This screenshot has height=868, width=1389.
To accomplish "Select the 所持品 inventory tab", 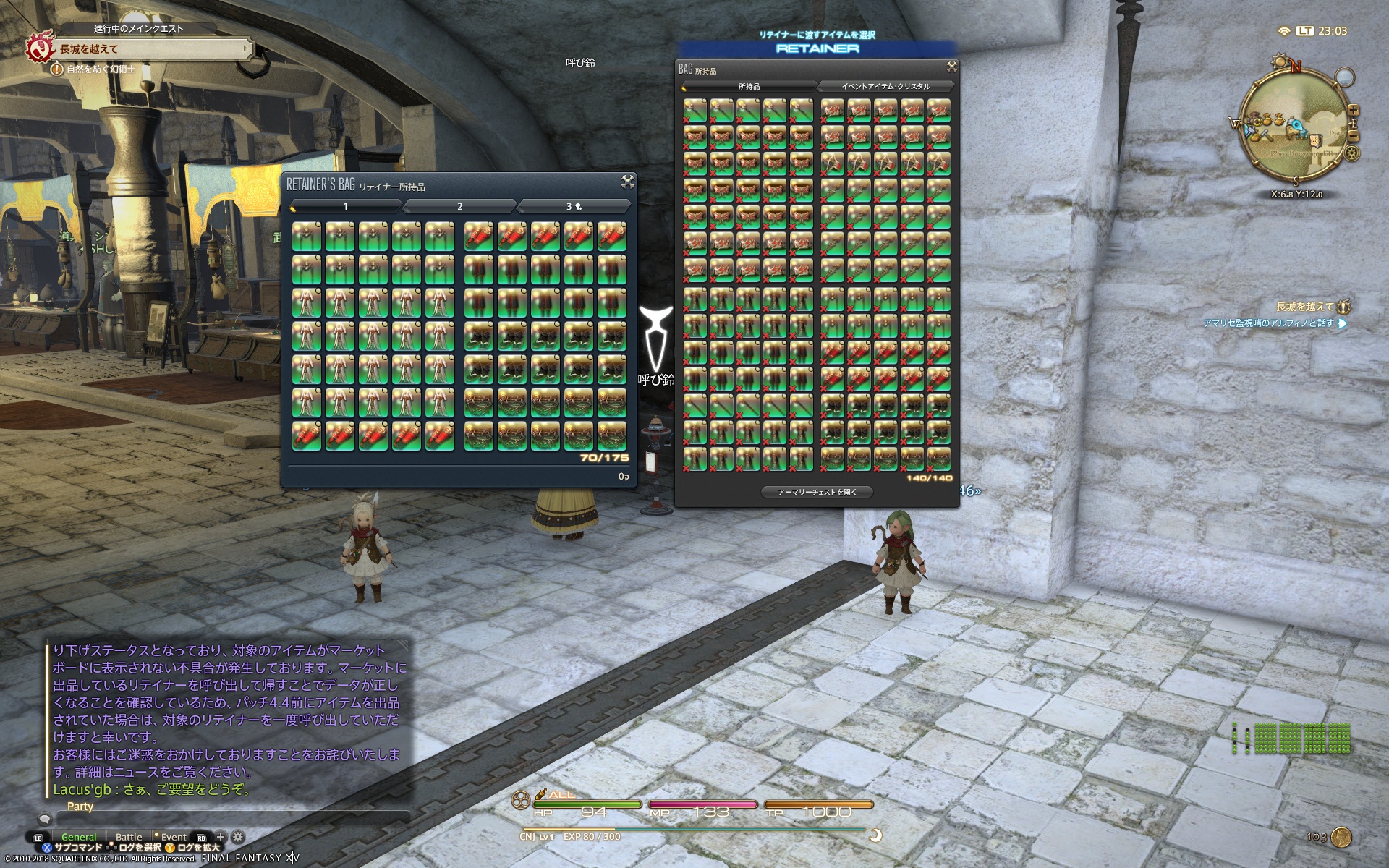I will tap(749, 86).
